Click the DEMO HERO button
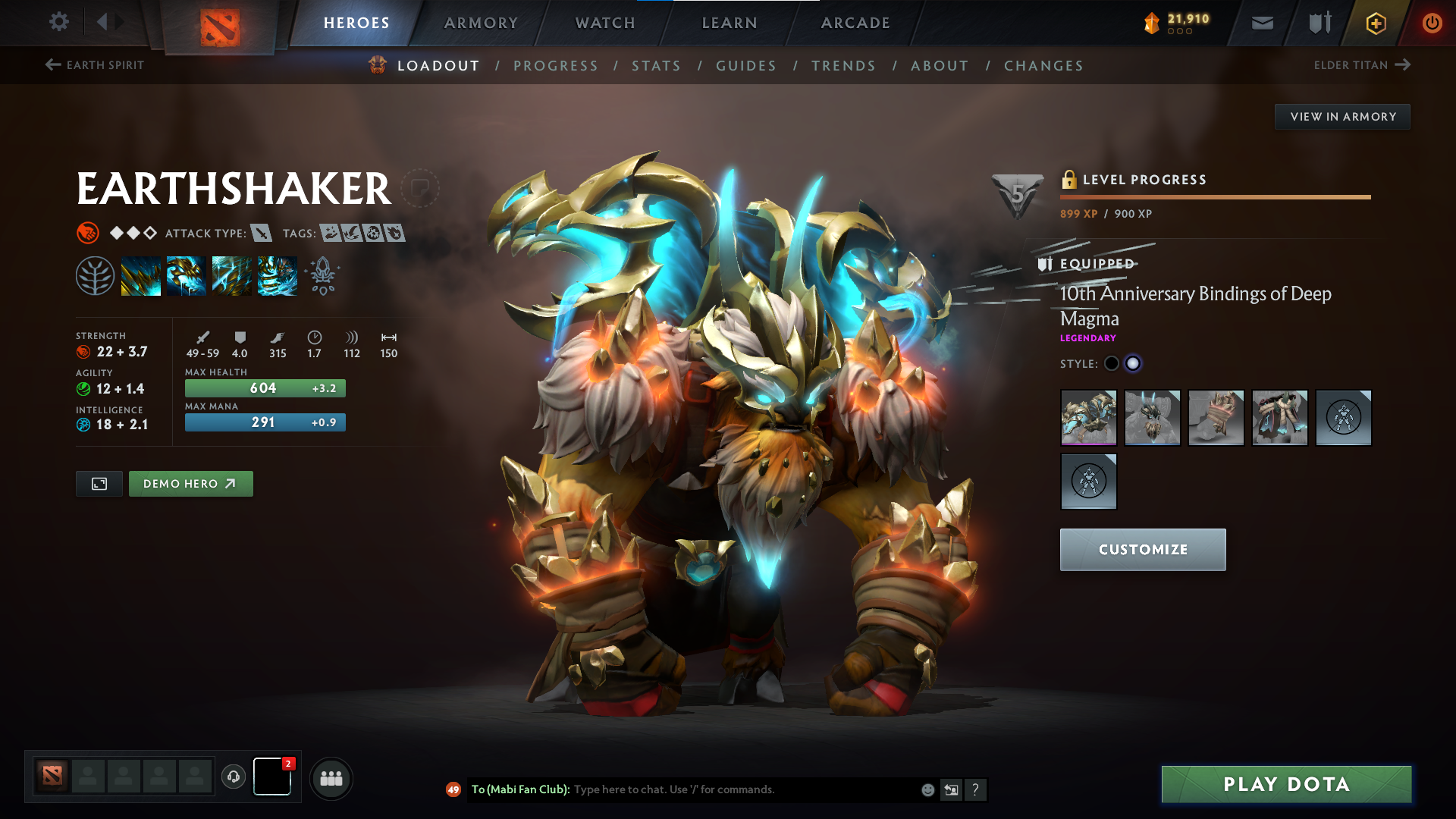 coord(190,483)
